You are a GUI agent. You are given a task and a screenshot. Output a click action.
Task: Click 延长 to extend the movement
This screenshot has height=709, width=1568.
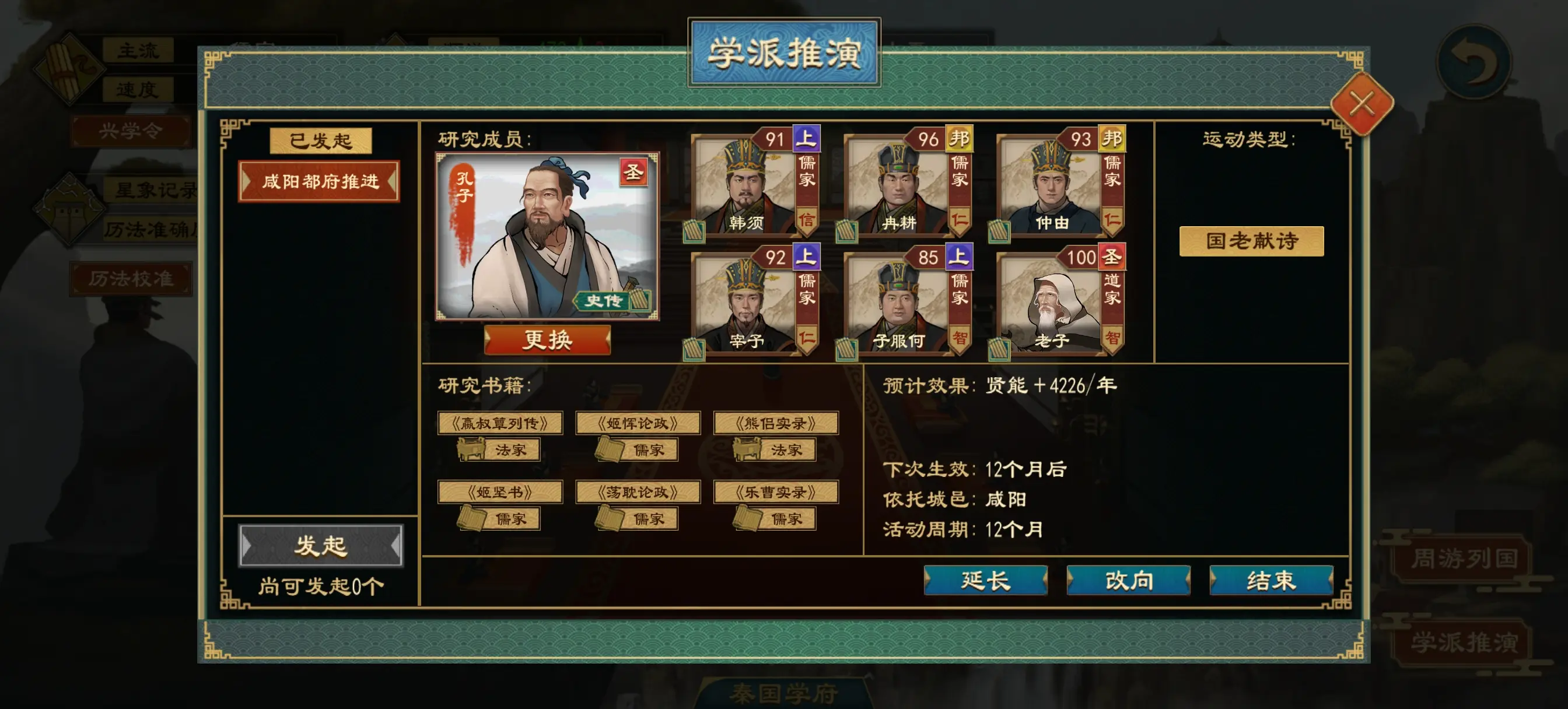point(985,580)
